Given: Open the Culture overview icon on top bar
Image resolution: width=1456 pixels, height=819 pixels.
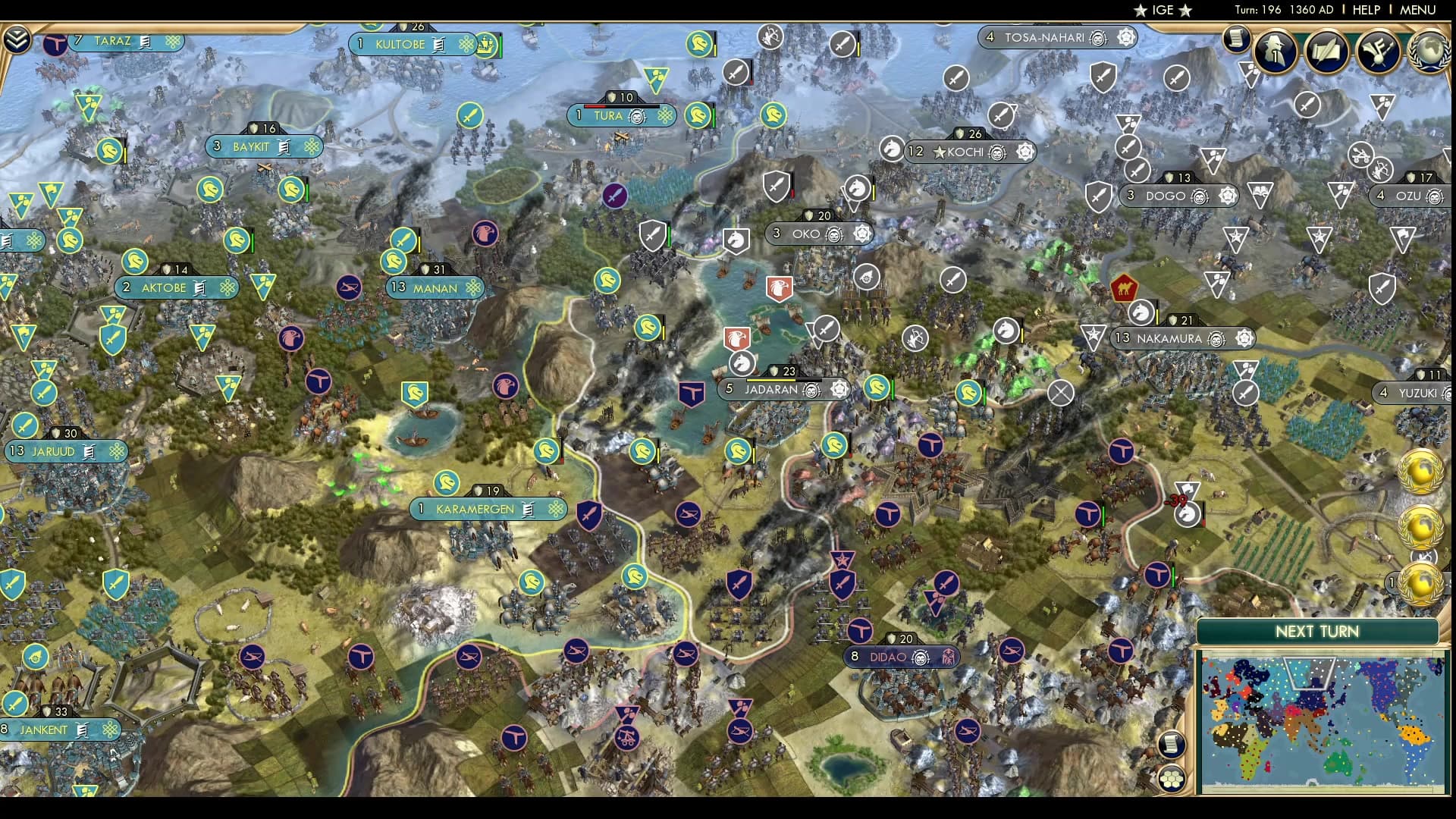Looking at the screenshot, I should pyautogui.click(x=1376, y=52).
